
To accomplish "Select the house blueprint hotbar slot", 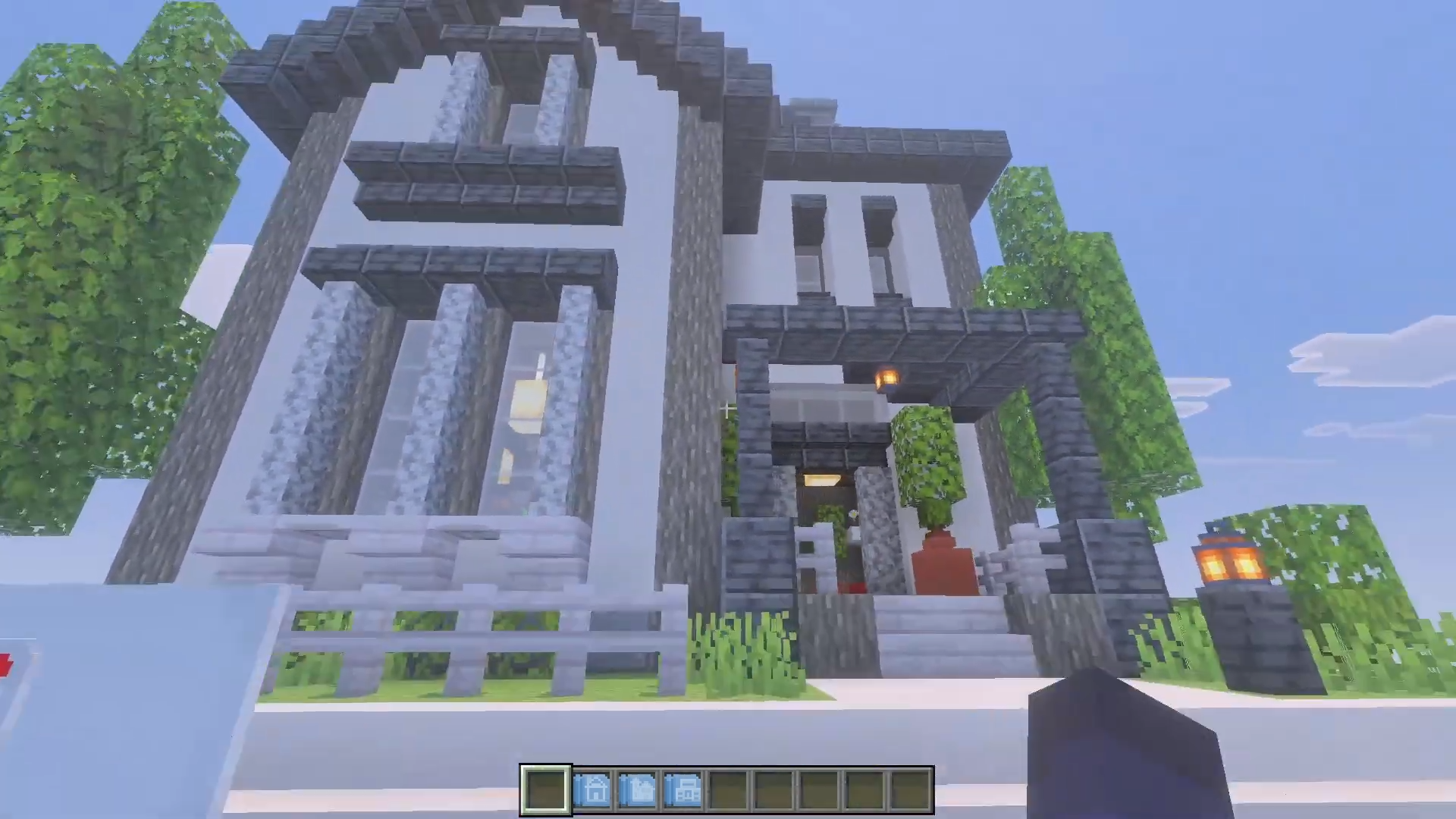I will [x=592, y=790].
